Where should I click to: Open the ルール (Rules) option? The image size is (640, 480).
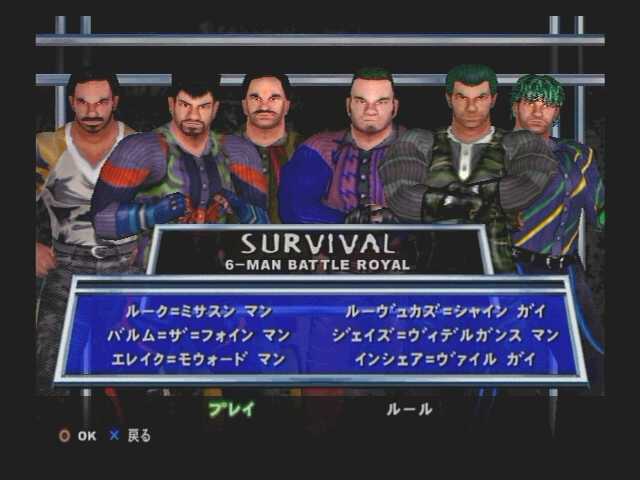tap(409, 409)
